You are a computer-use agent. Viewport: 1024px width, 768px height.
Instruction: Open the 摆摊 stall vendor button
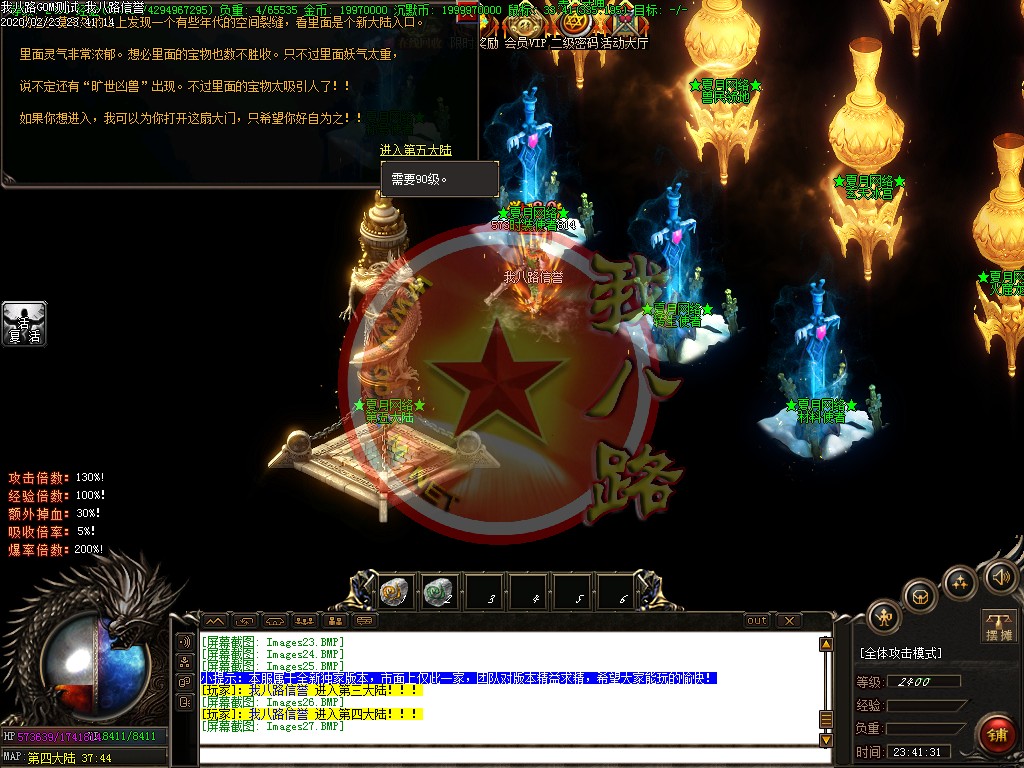(999, 626)
